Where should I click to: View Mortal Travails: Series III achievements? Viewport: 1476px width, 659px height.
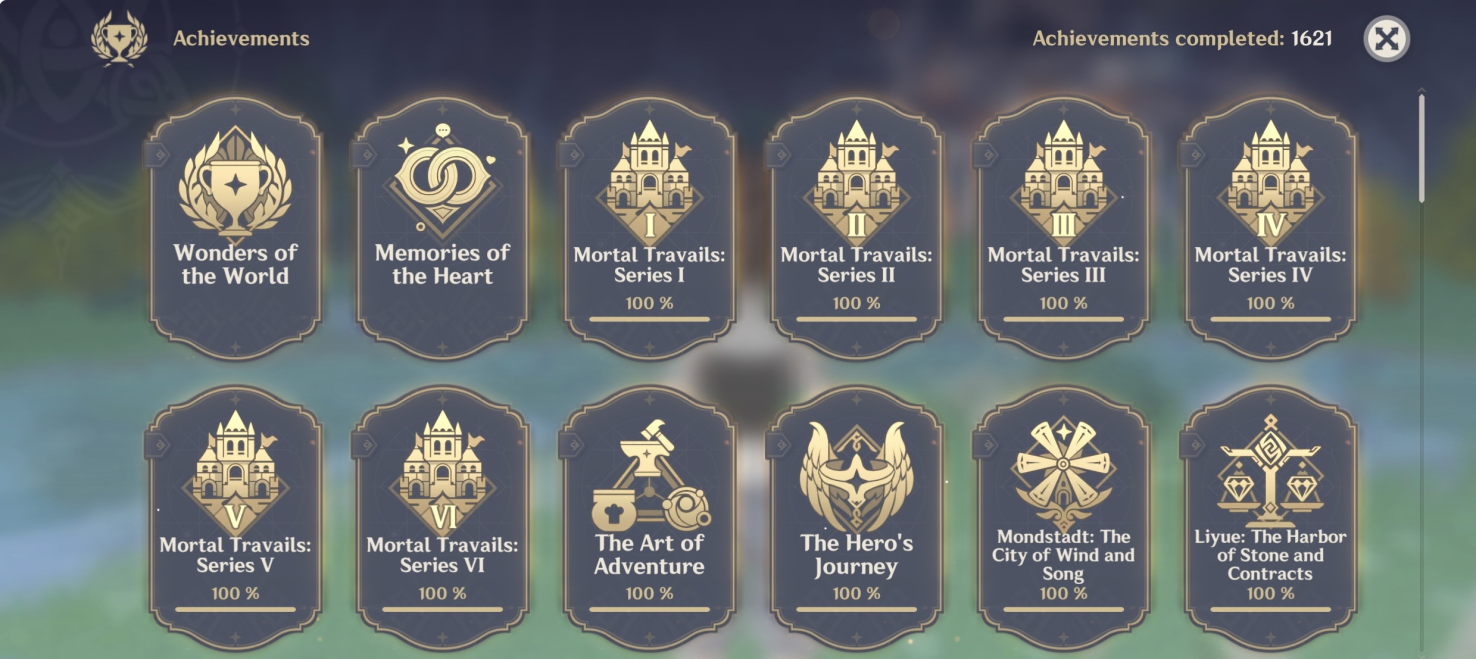[1063, 228]
